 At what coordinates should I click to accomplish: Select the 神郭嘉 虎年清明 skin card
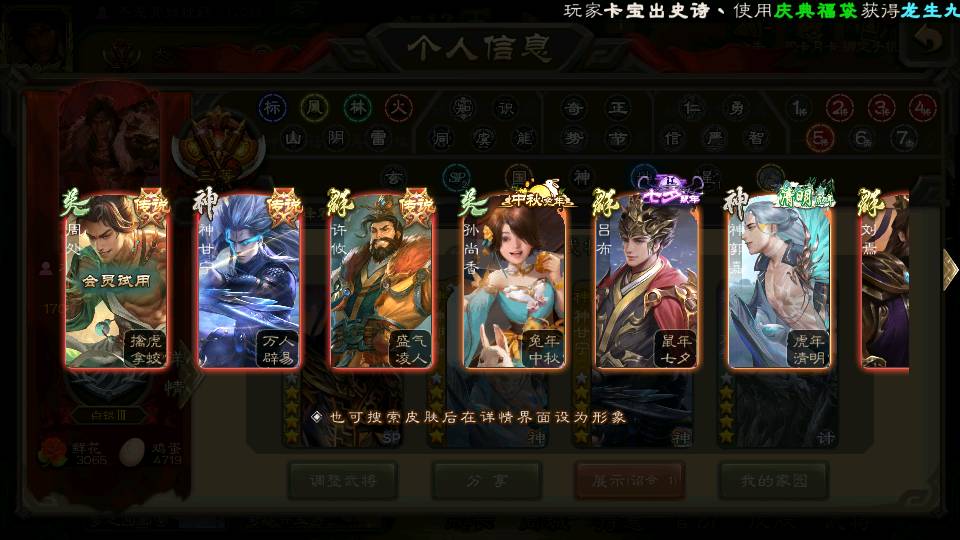coord(779,282)
